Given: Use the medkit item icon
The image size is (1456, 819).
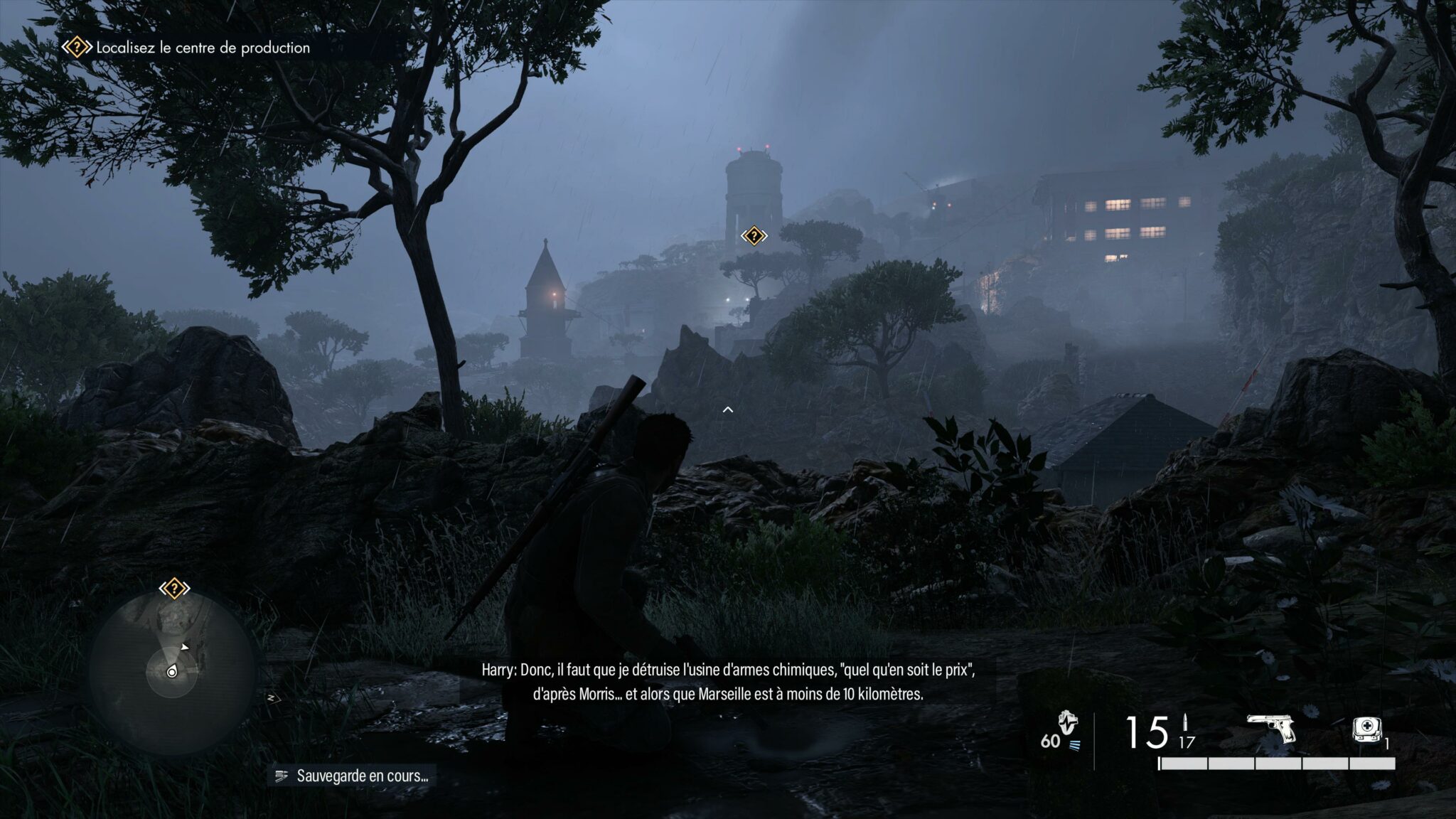Looking at the screenshot, I should pyautogui.click(x=1364, y=730).
